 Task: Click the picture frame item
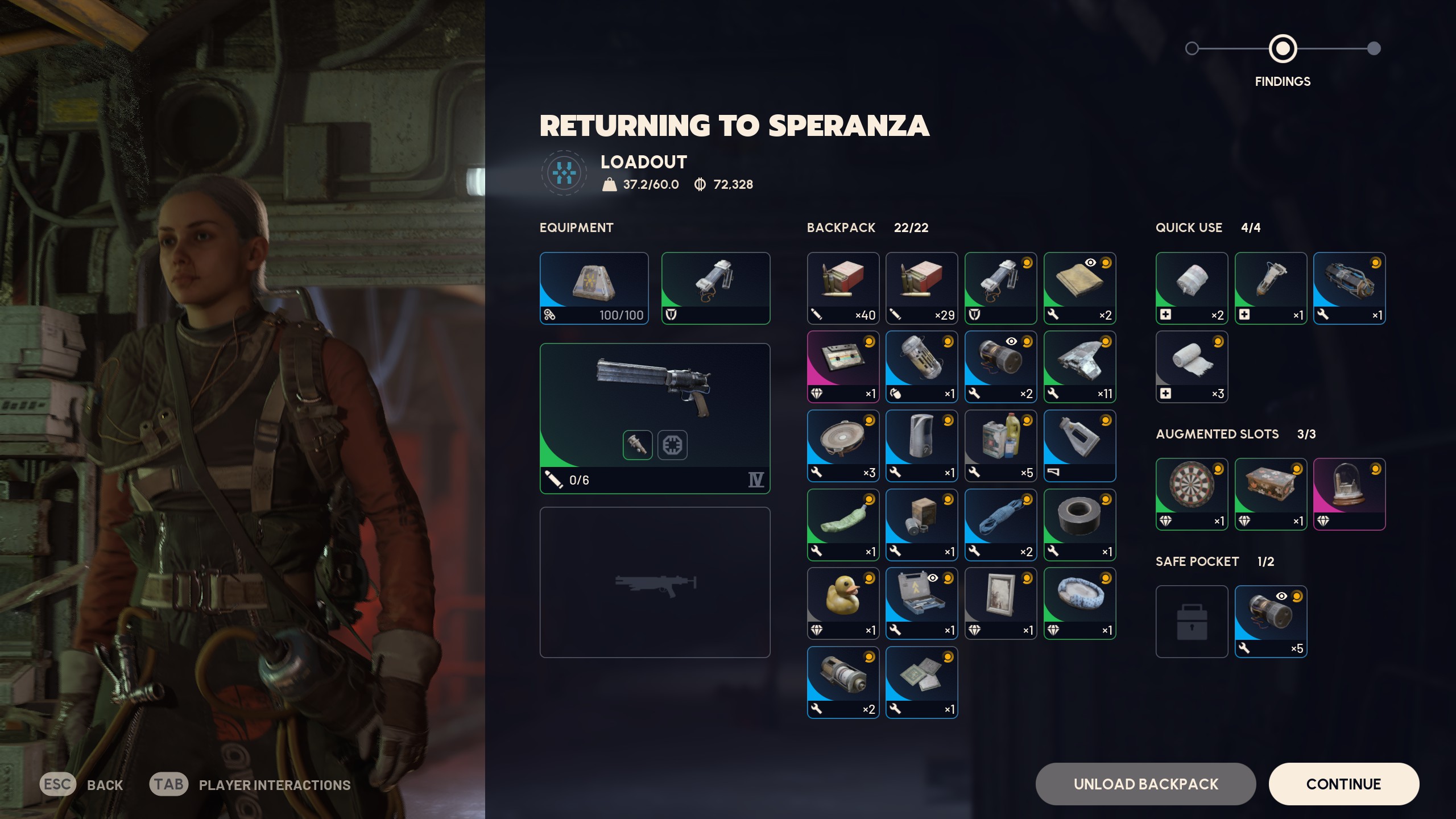[x=1000, y=603]
